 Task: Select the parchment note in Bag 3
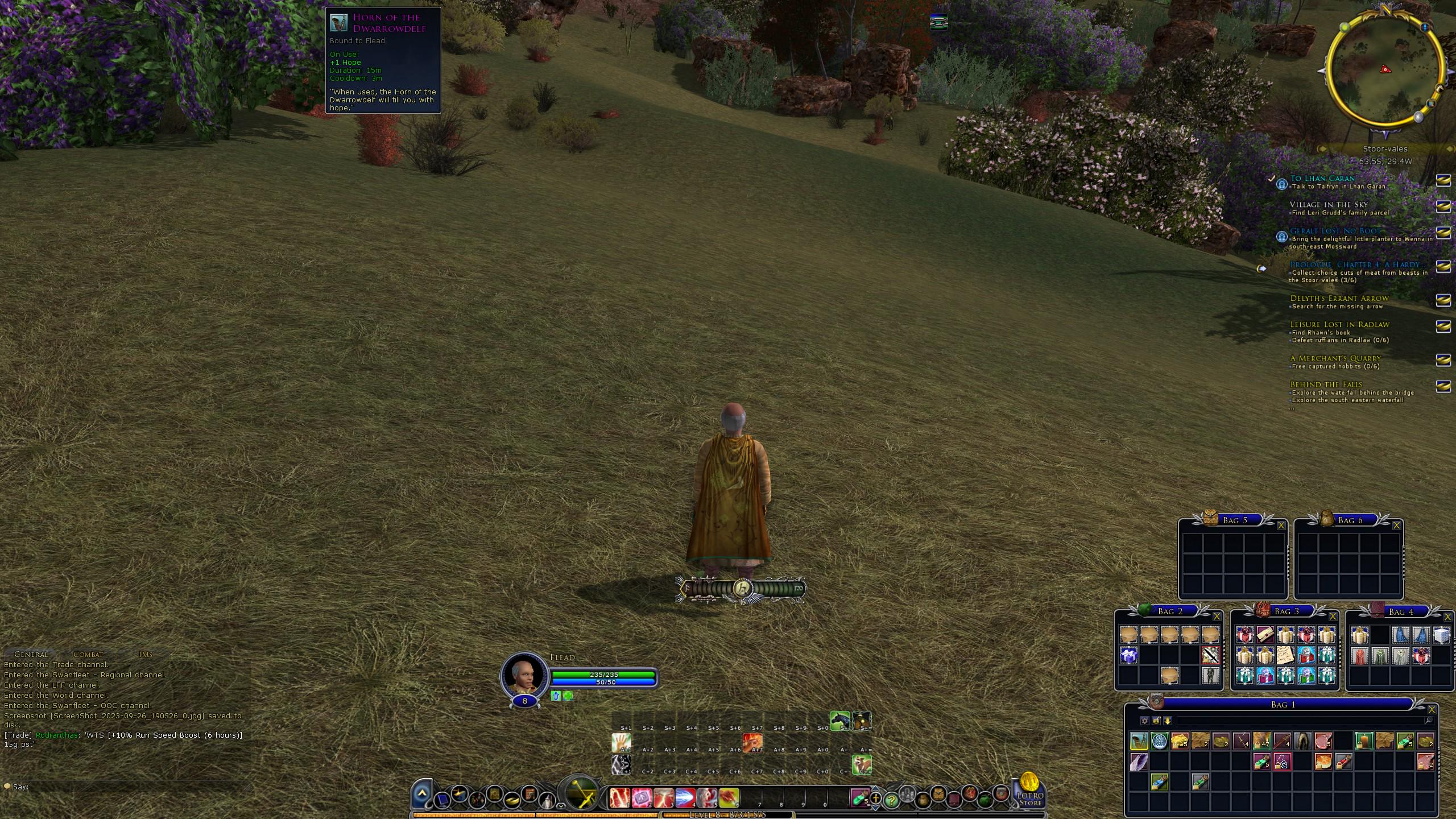pos(1285,655)
